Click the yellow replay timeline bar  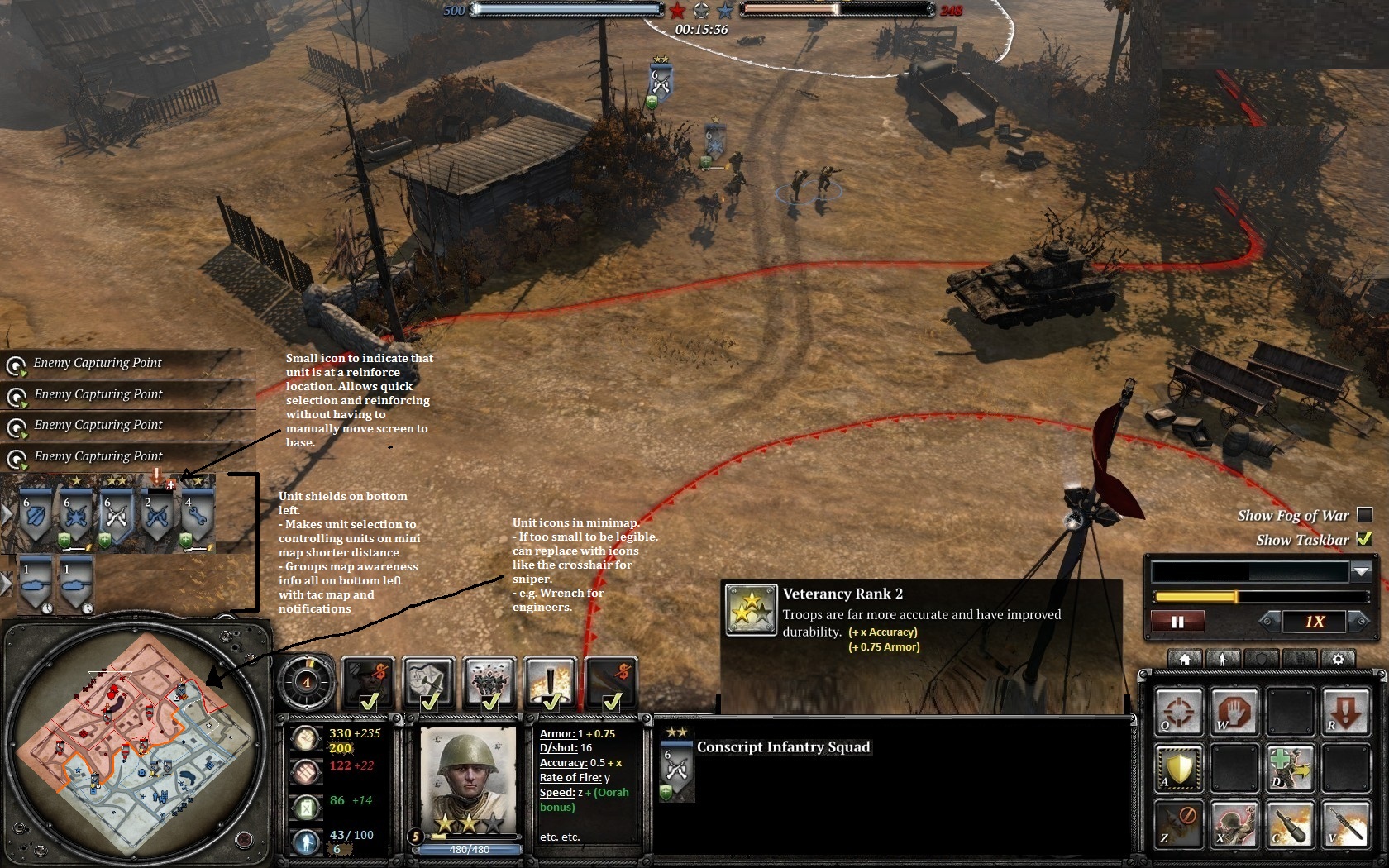pyautogui.click(x=1196, y=597)
